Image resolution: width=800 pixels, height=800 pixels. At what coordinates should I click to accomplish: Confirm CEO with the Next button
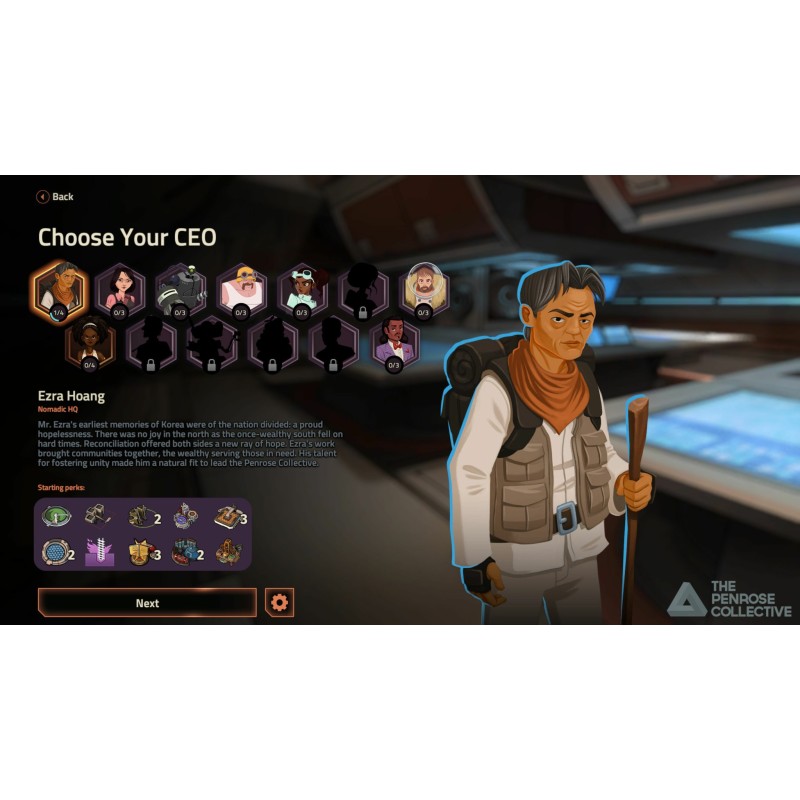tap(147, 603)
